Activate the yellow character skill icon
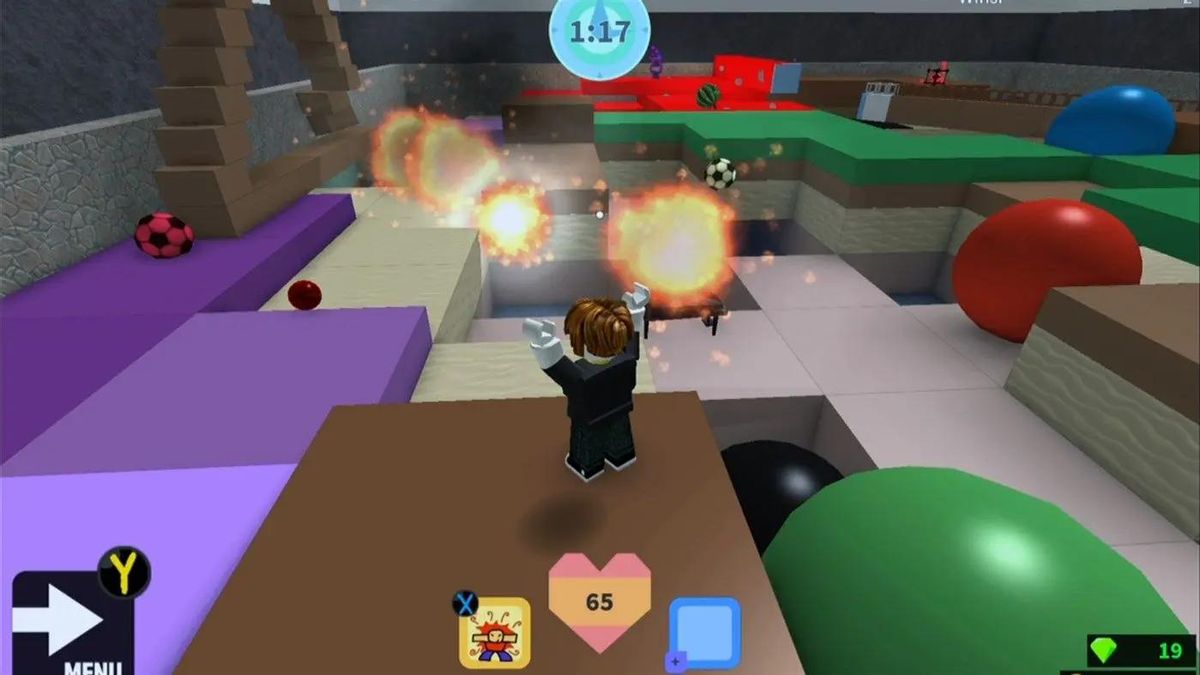This screenshot has width=1200, height=675. 495,632
